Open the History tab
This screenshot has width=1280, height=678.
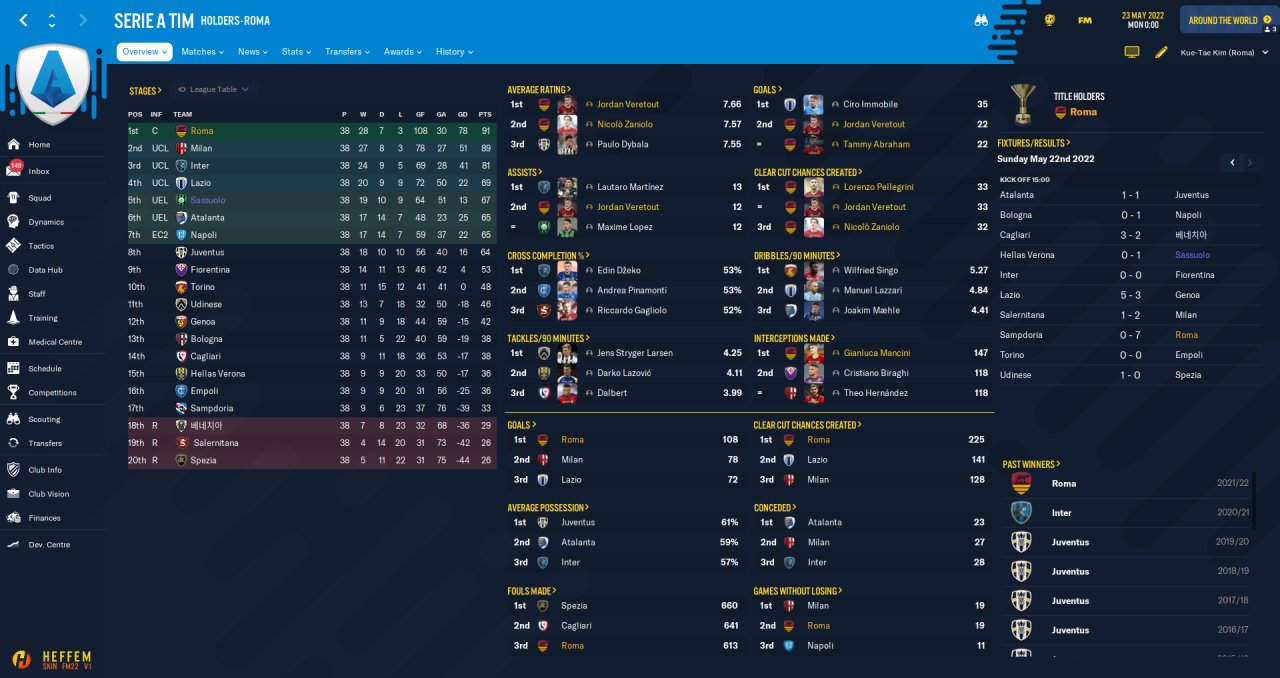[454, 52]
